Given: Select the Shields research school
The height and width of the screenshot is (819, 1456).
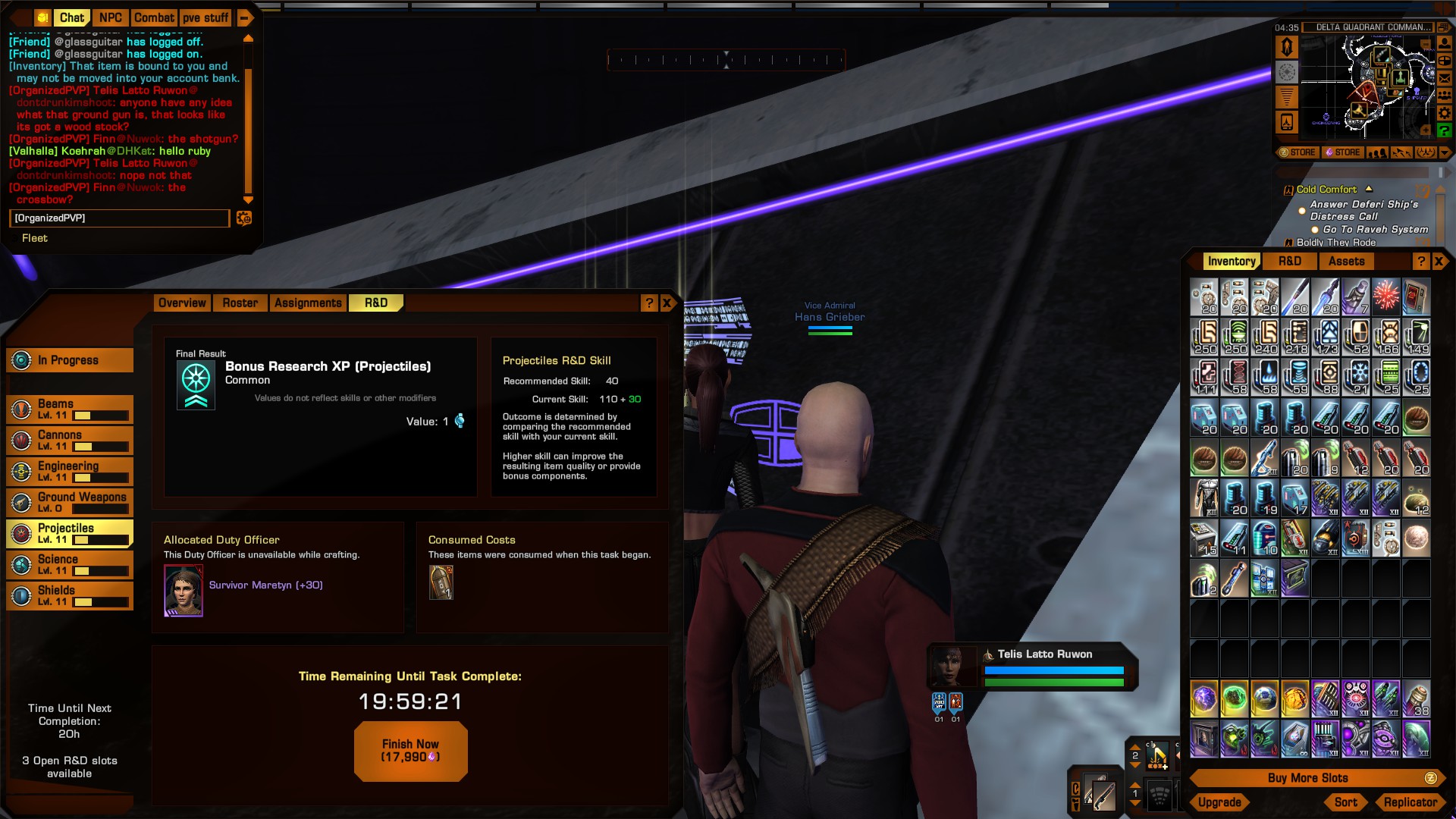Looking at the screenshot, I should click(x=70, y=596).
